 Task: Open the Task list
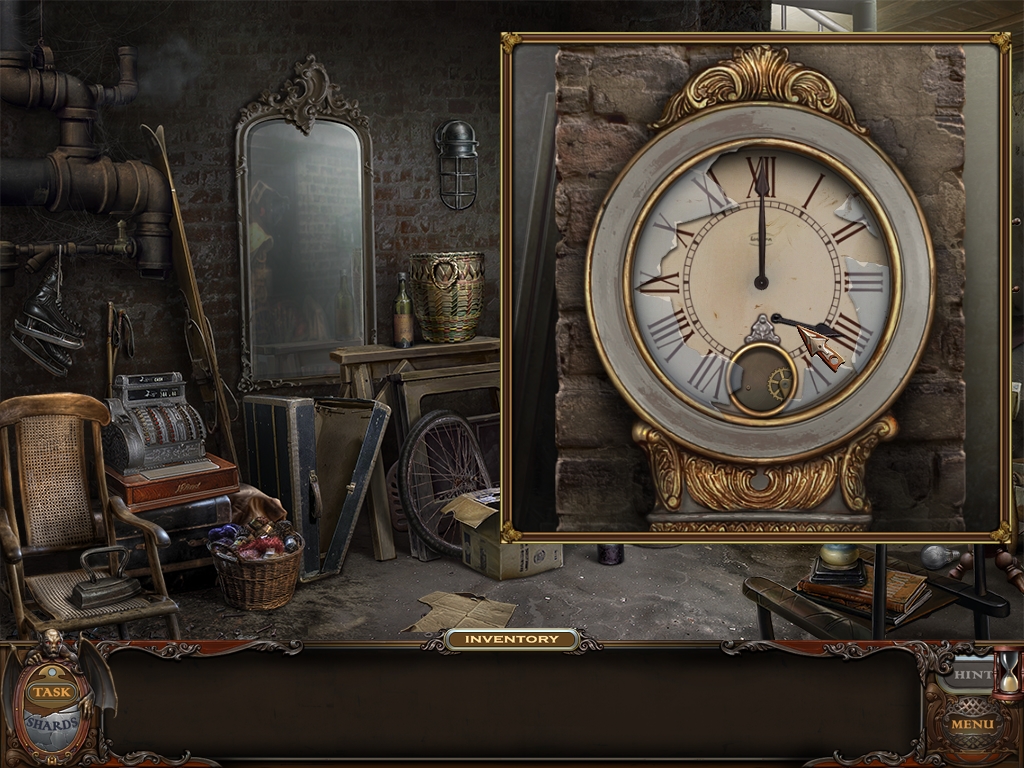coord(49,691)
